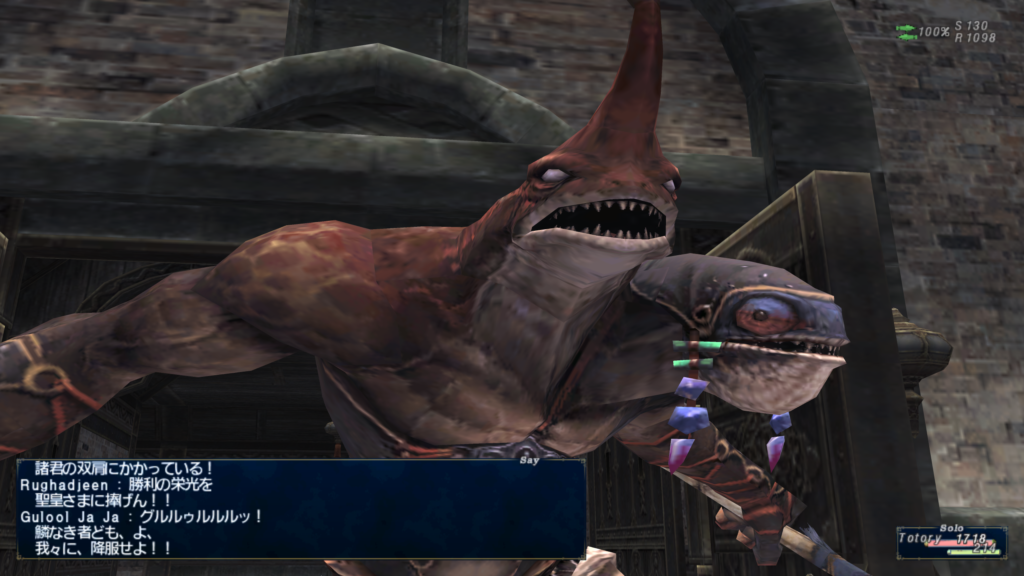Click the green network connection indicator

coord(906,32)
